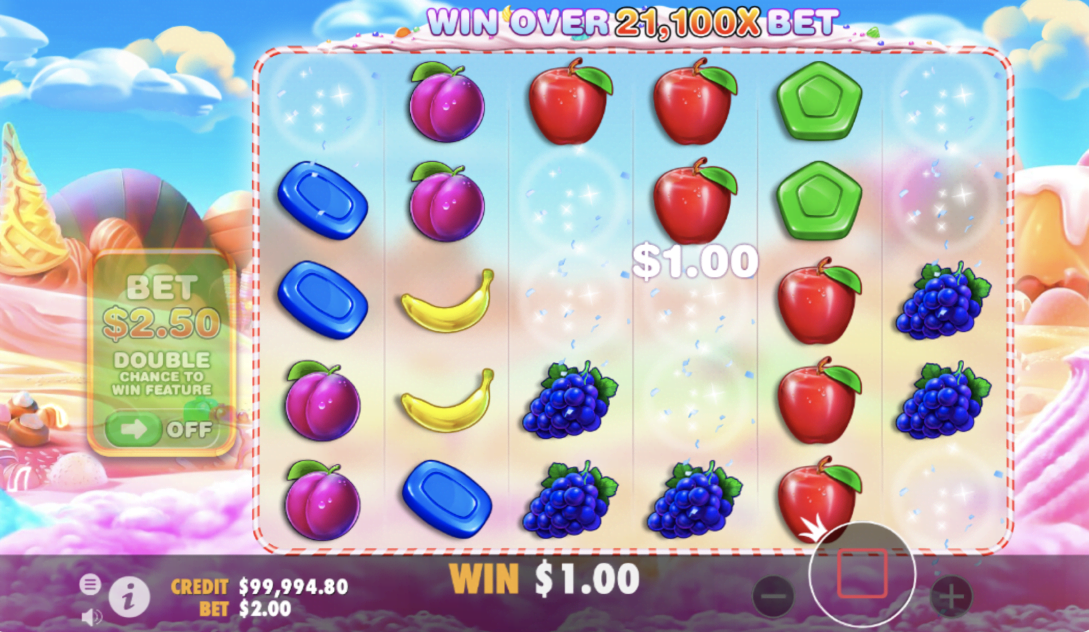
Task: Stop the spin with the round button
Action: pyautogui.click(x=862, y=574)
